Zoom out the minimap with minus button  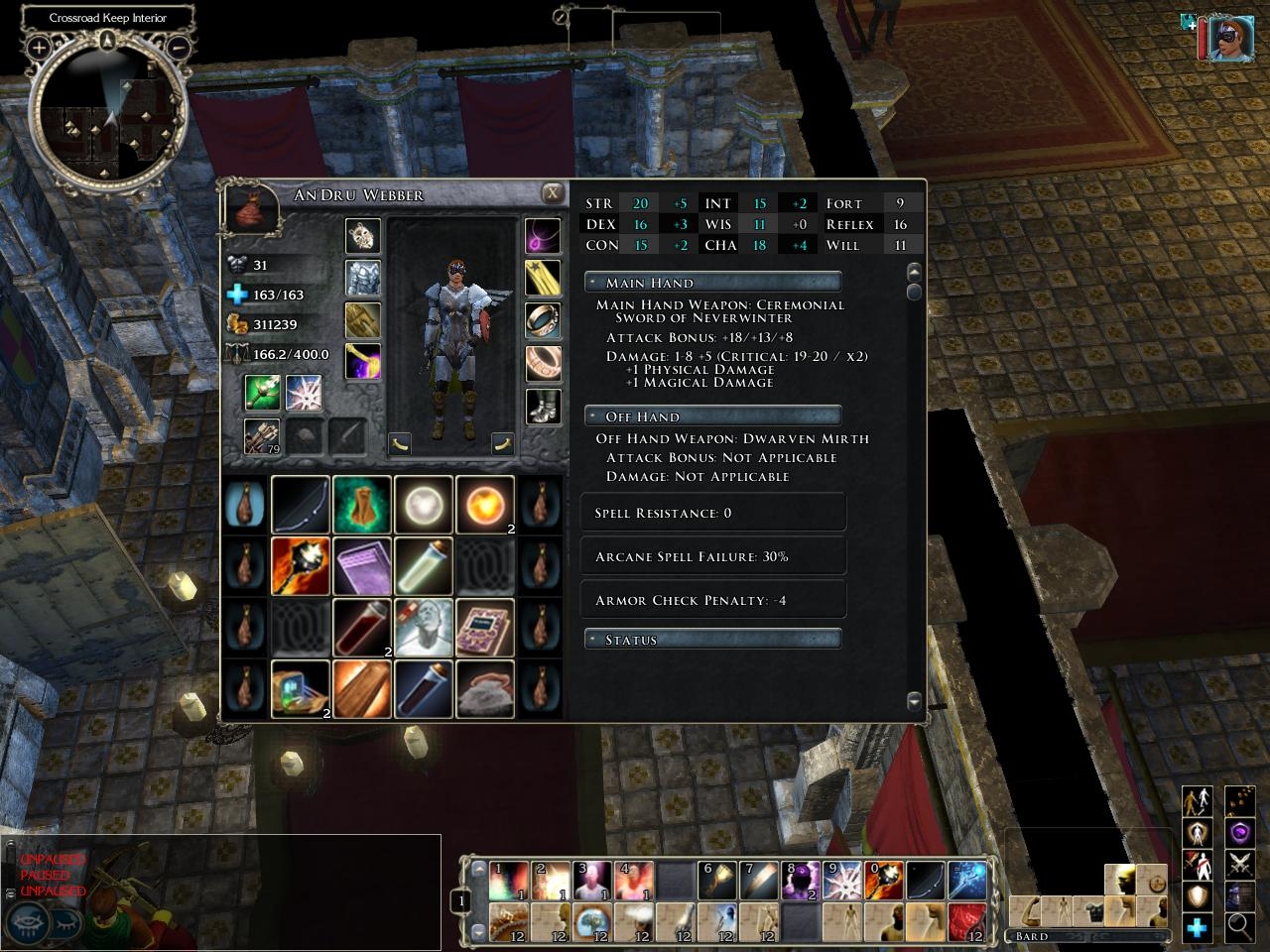(180, 47)
